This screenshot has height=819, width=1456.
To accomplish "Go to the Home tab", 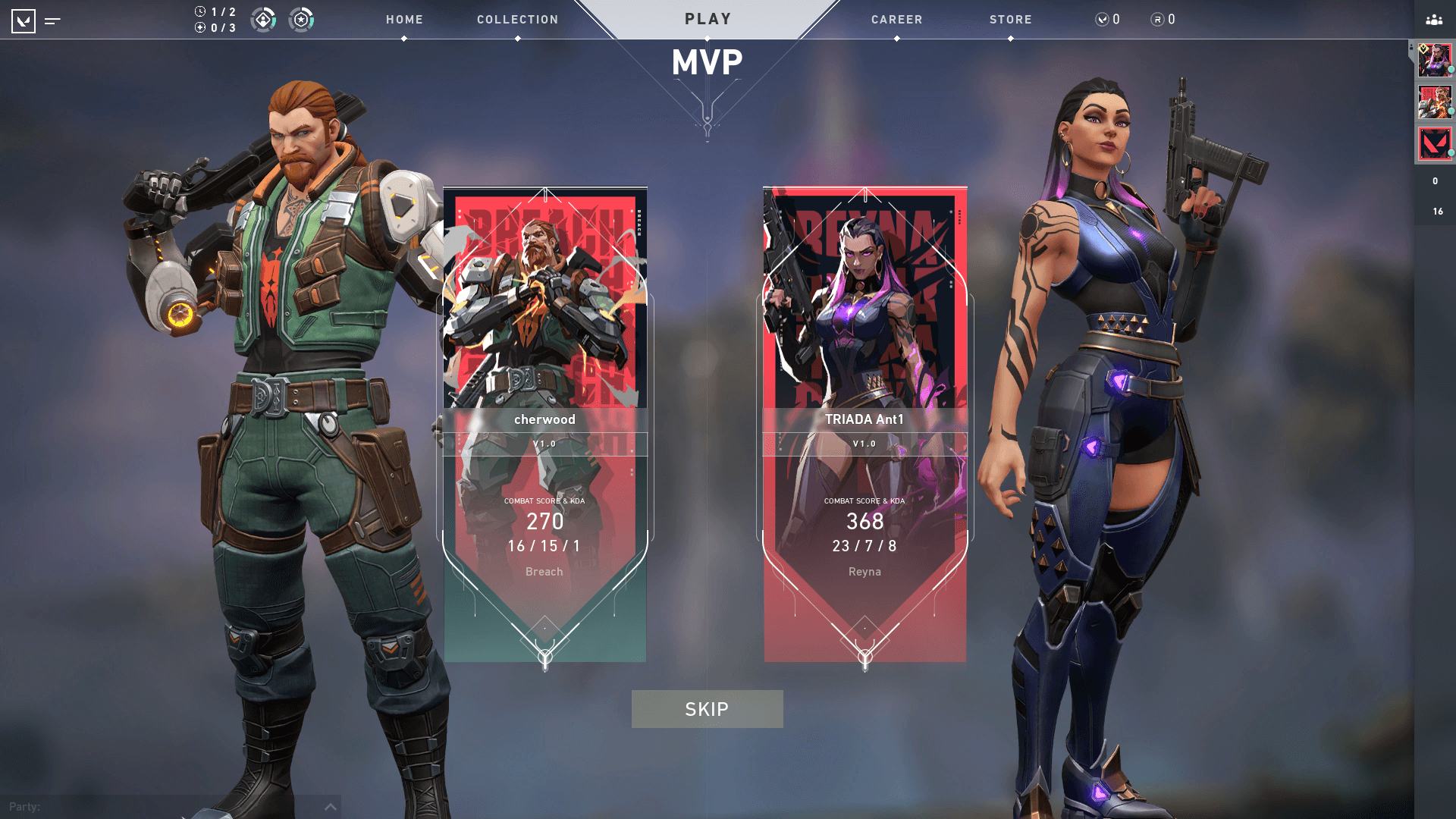I will click(404, 20).
